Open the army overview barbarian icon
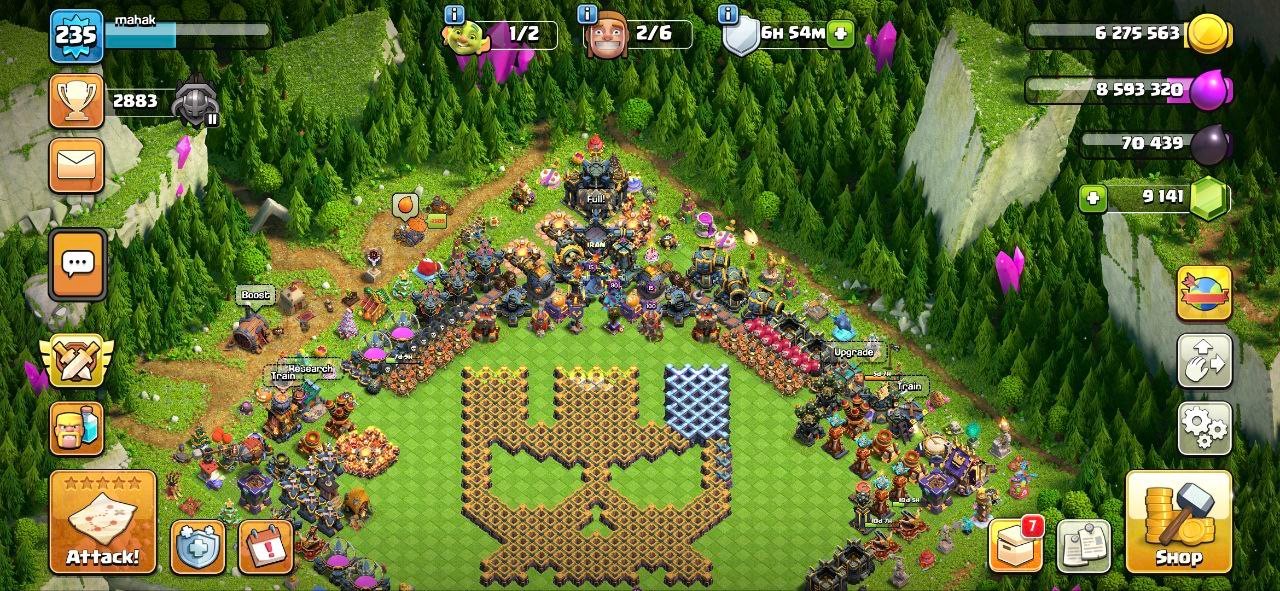1280x591 pixels. [x=76, y=428]
